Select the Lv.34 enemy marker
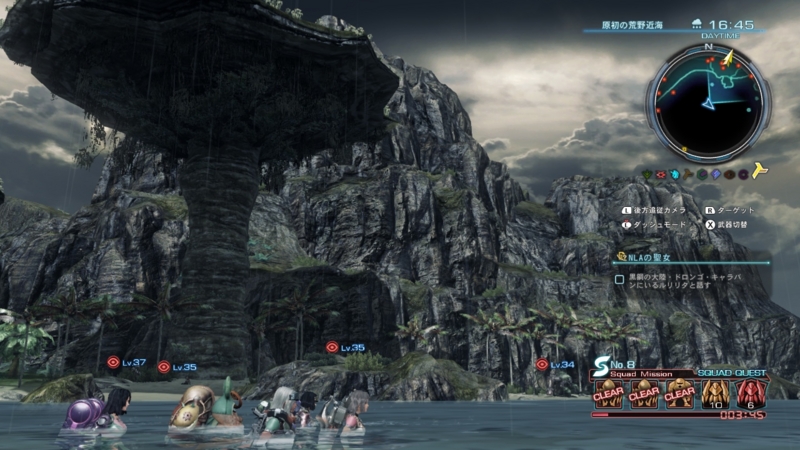800x450 pixels. [x=542, y=365]
